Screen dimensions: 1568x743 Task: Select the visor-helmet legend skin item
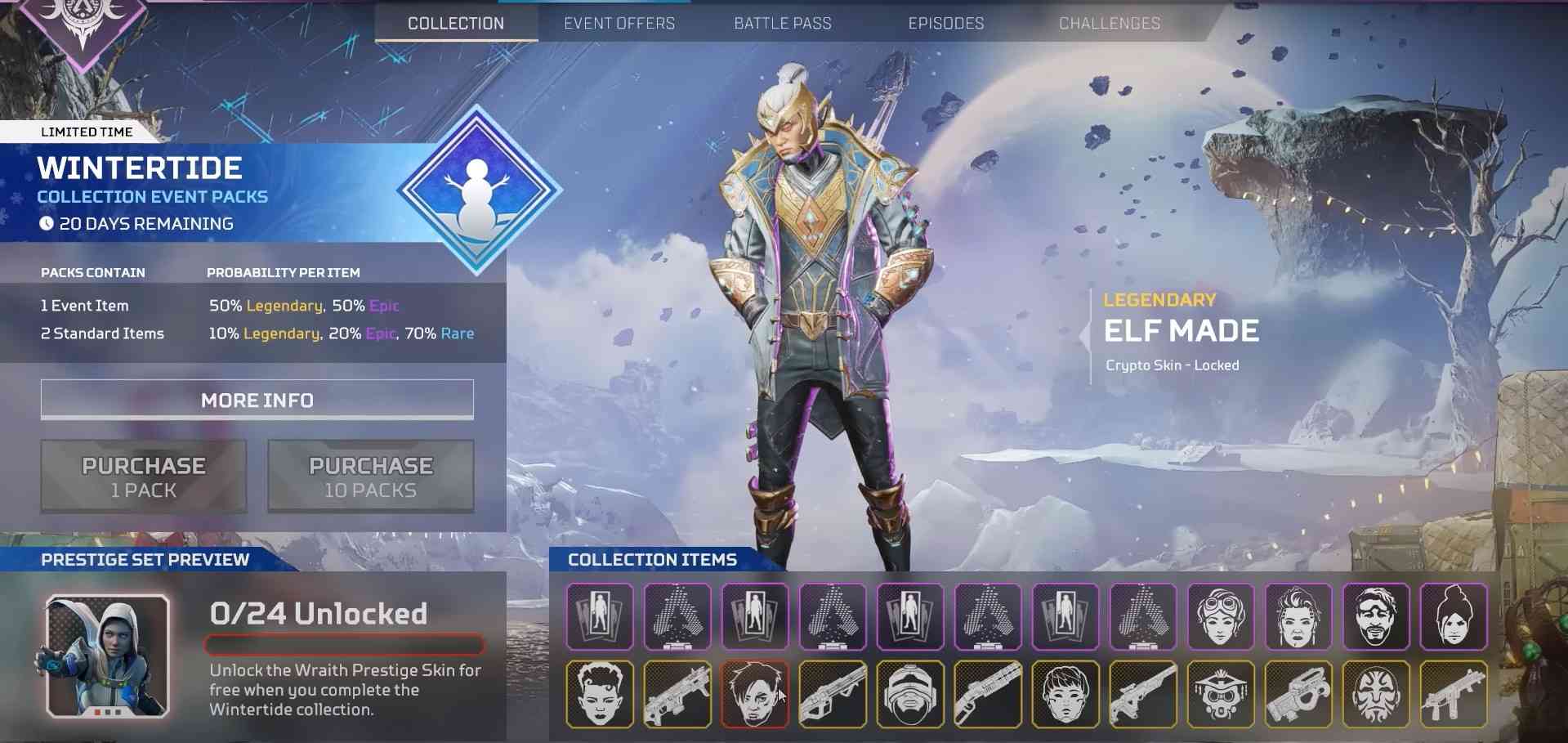click(x=909, y=694)
